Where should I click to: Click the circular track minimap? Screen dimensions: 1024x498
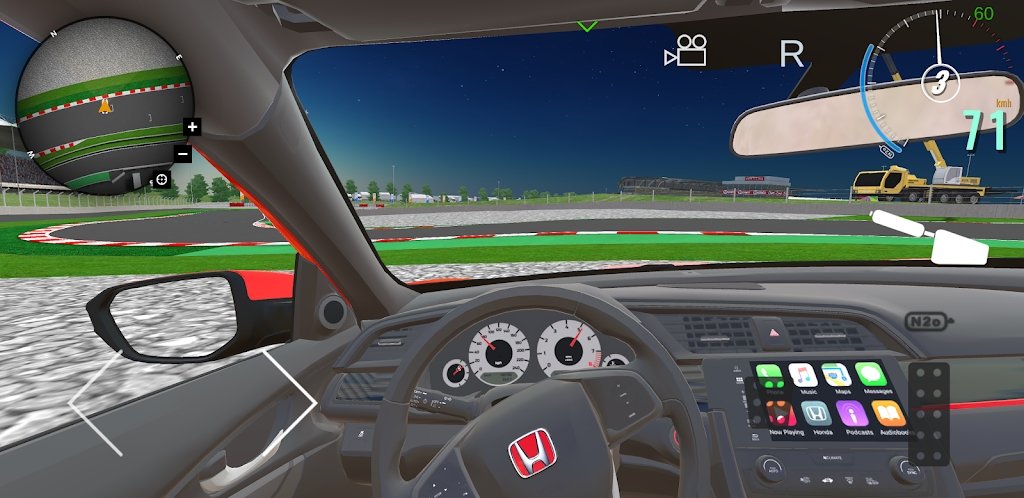pos(103,107)
